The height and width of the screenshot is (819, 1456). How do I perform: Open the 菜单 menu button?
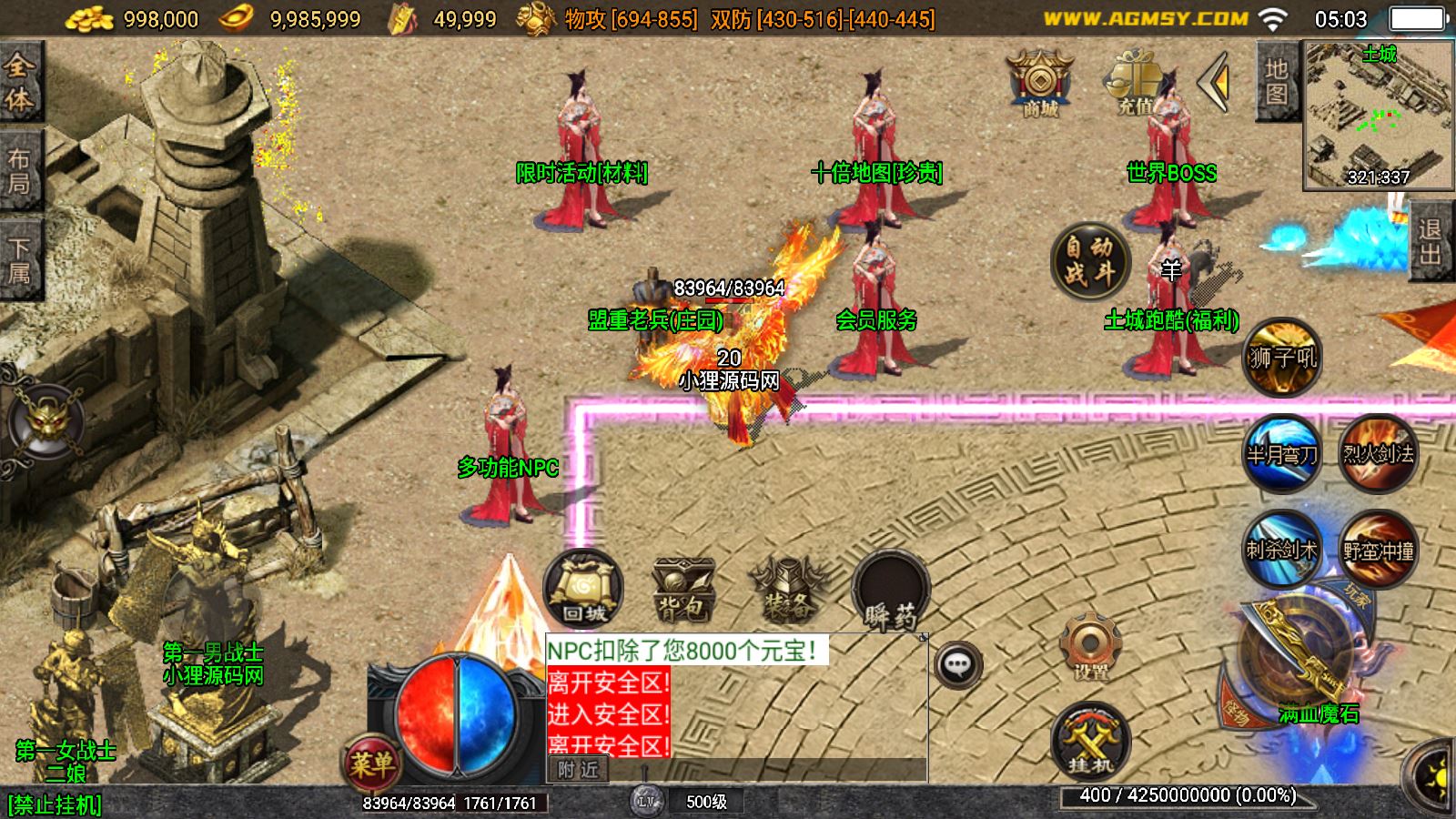pos(371,763)
